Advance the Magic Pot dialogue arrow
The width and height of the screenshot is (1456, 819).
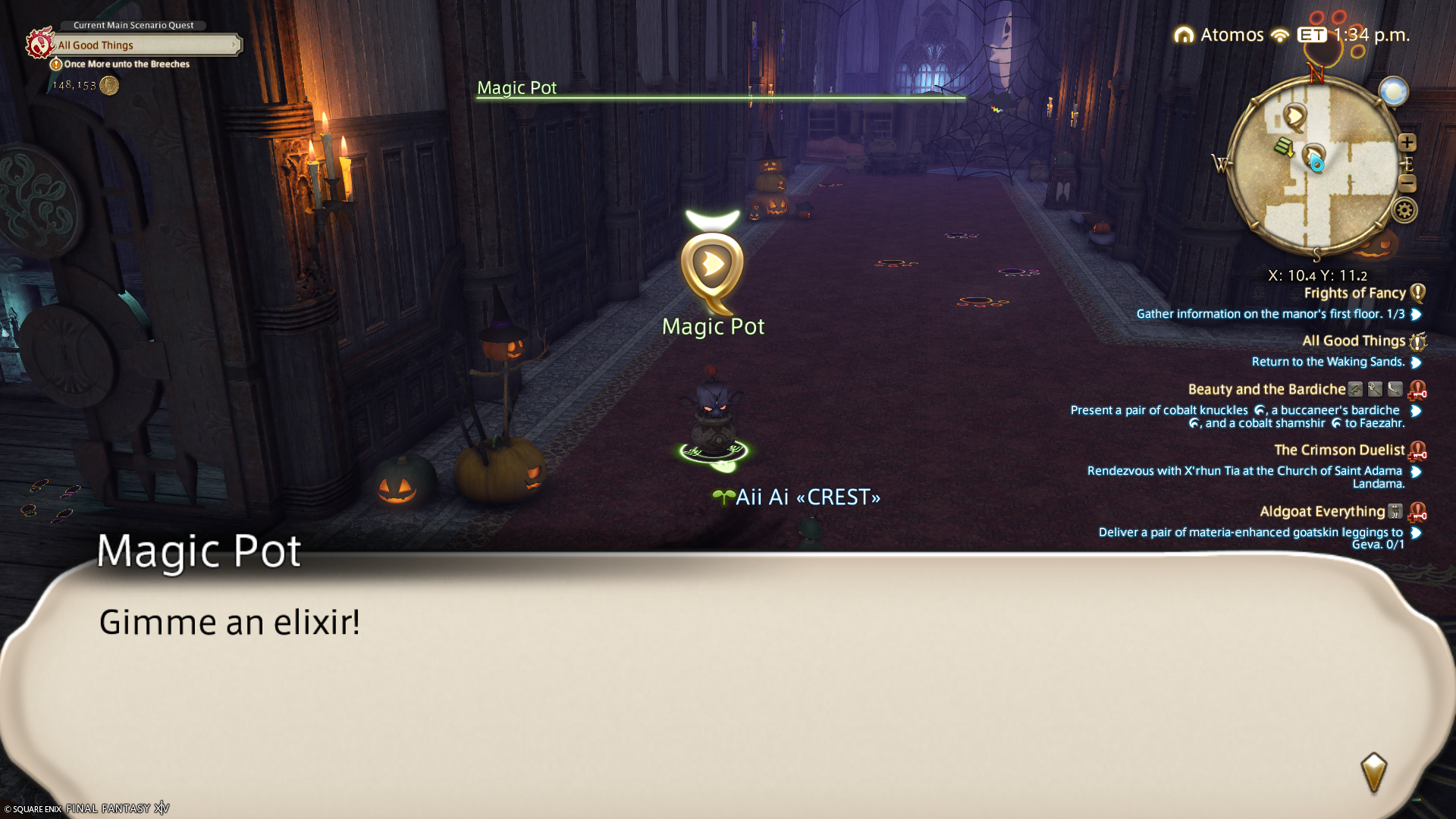(x=1373, y=773)
